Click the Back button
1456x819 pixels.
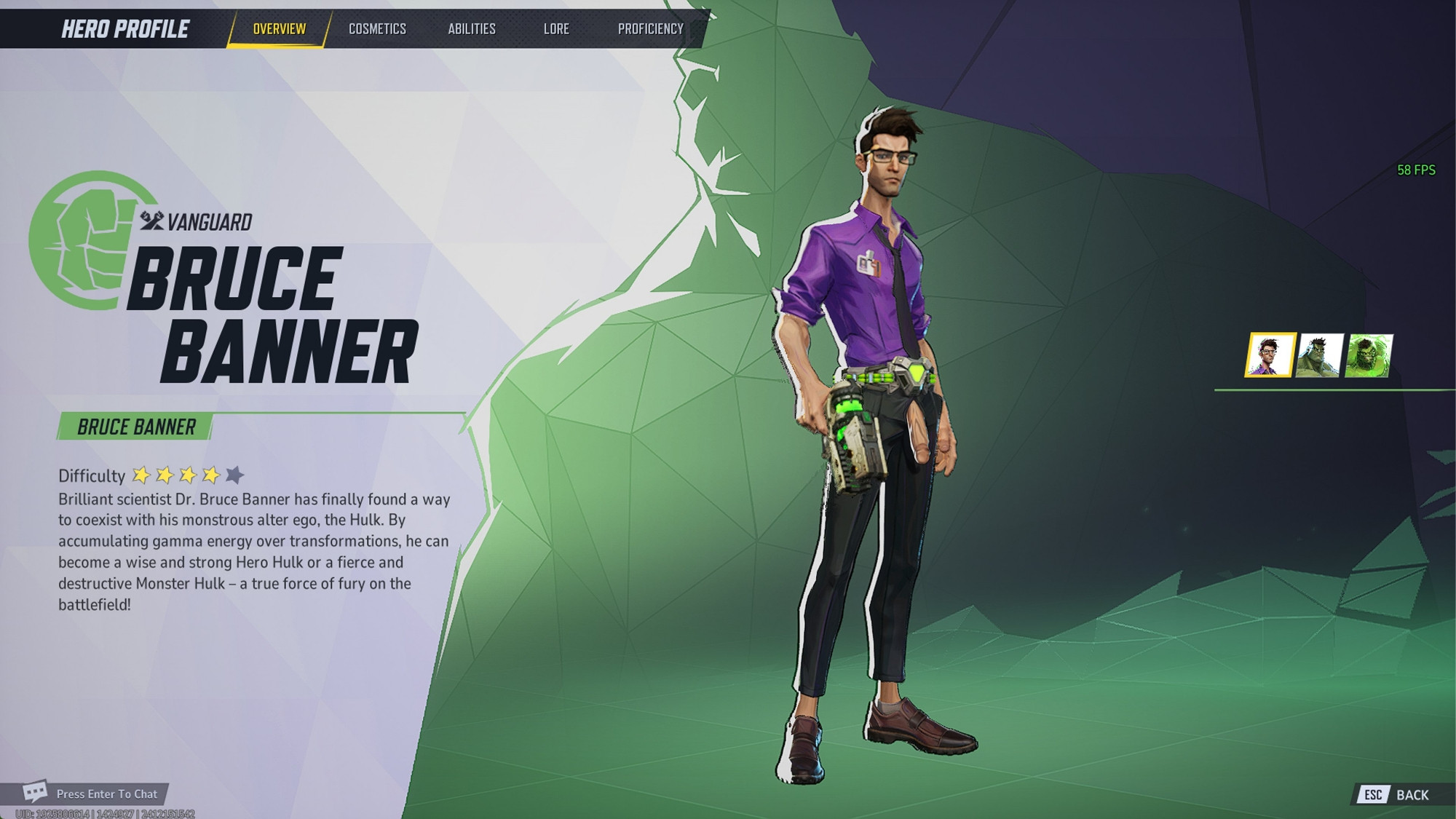[x=1396, y=795]
